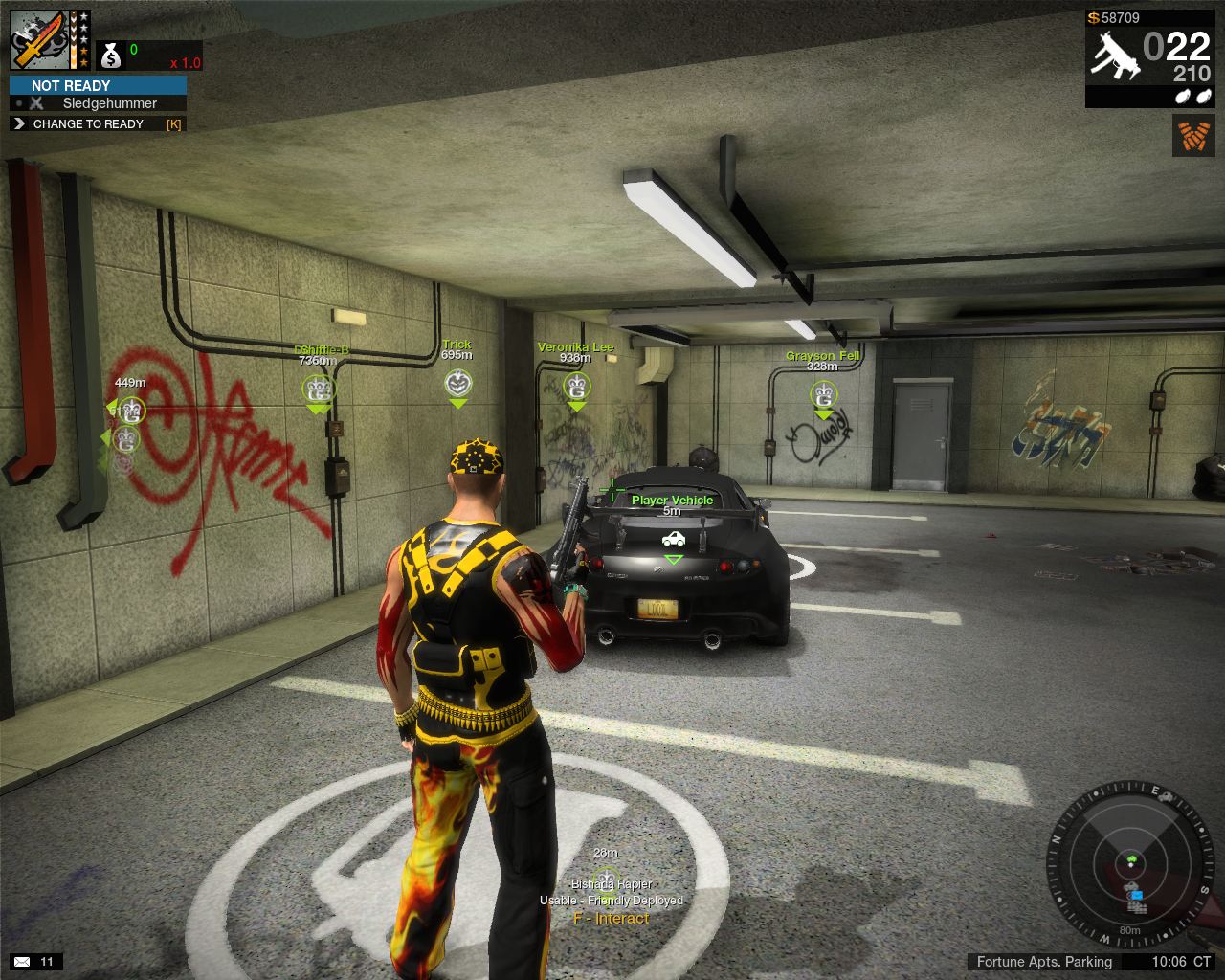Image resolution: width=1225 pixels, height=980 pixels.
Task: Select the Veronika Lee contact marker
Action: (576, 387)
